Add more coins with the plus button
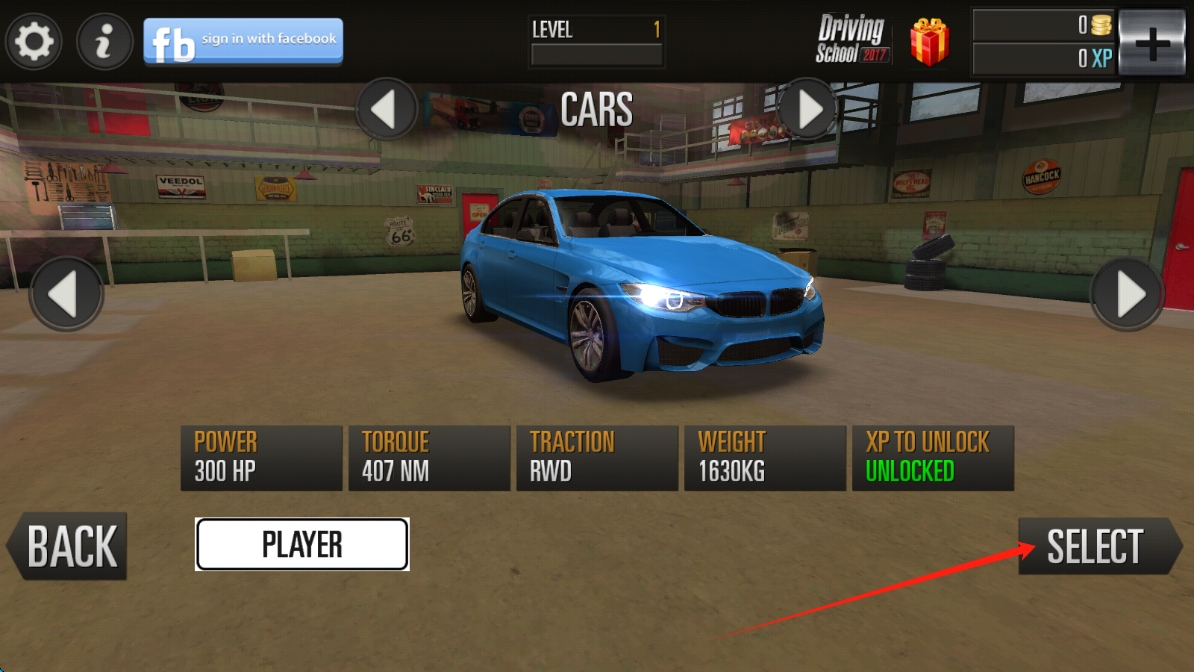Viewport: 1194px width, 672px height. [1152, 43]
